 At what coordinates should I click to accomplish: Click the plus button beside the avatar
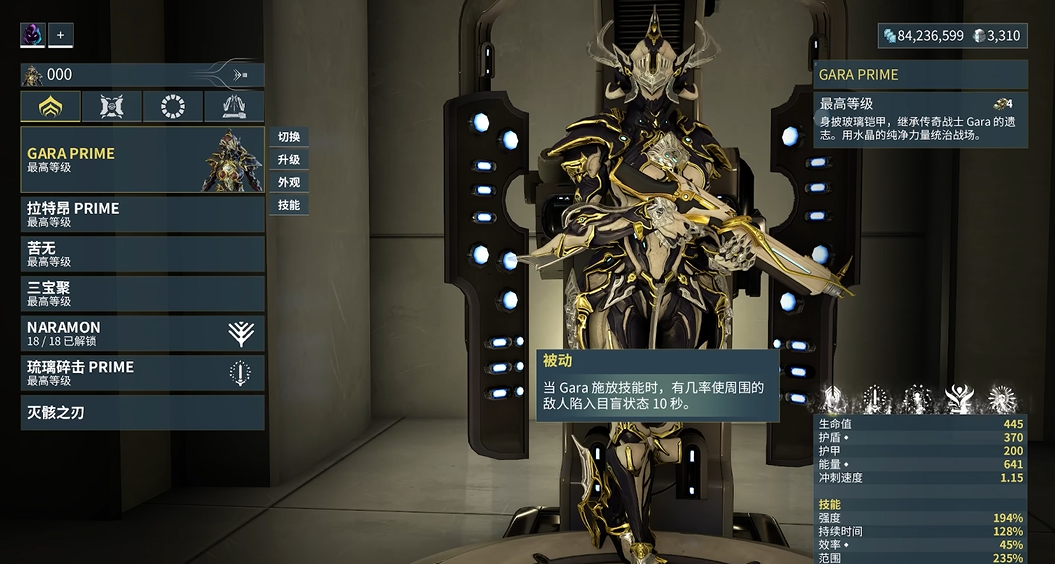point(60,35)
